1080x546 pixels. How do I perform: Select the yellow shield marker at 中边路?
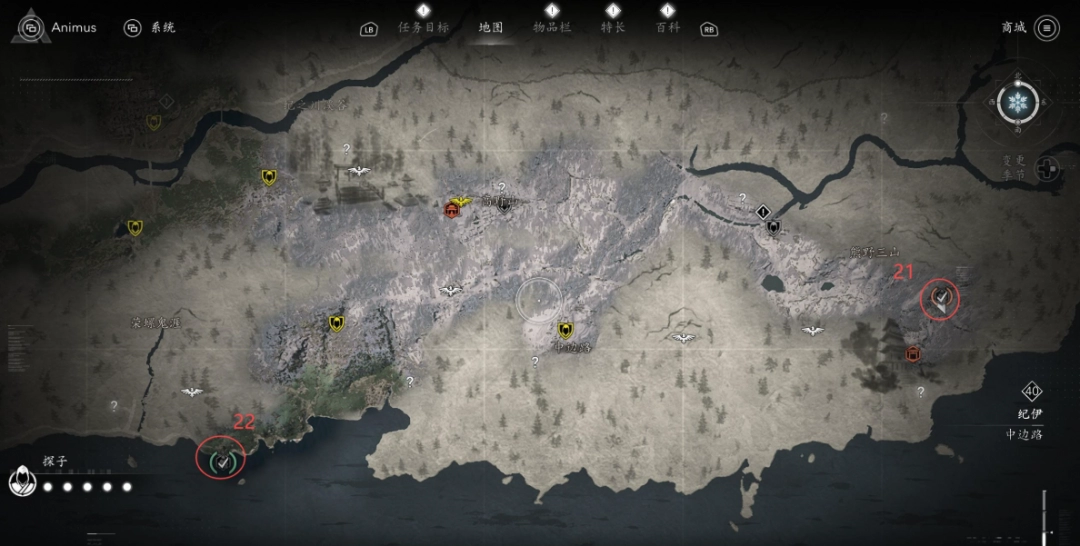566,330
